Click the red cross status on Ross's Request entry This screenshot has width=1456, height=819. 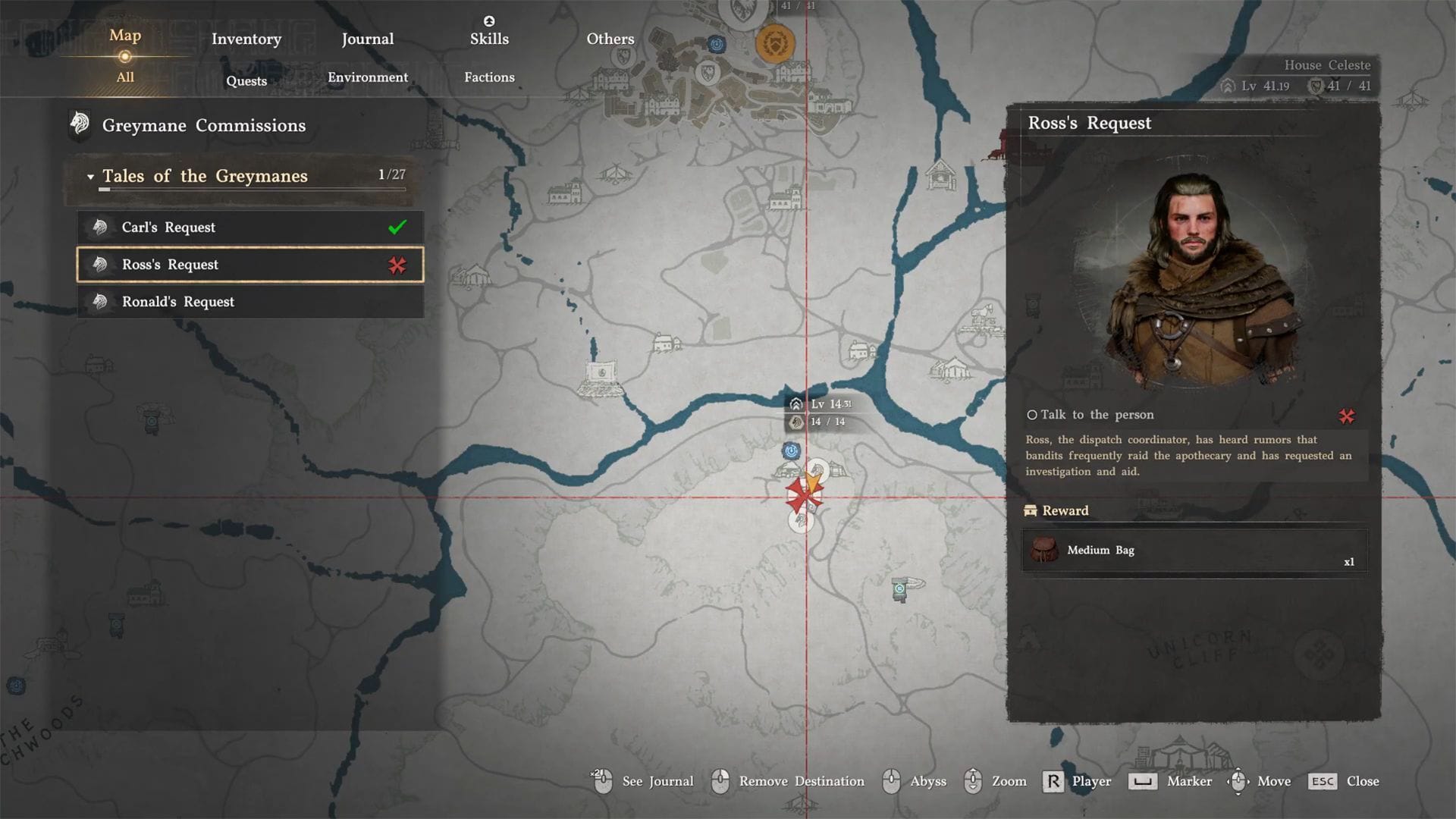(x=397, y=265)
